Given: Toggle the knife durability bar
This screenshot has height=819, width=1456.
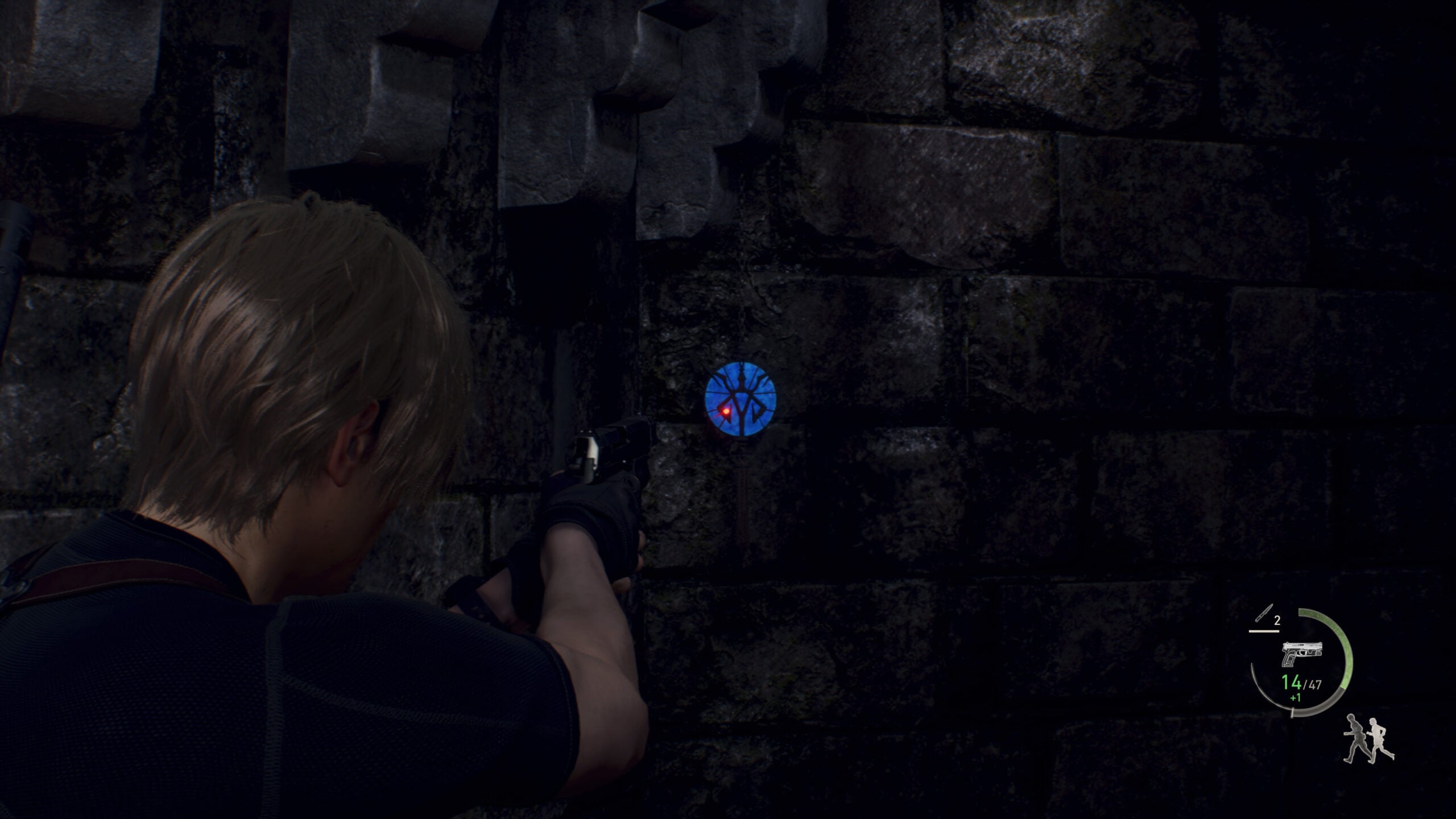Looking at the screenshot, I should 1264,630.
